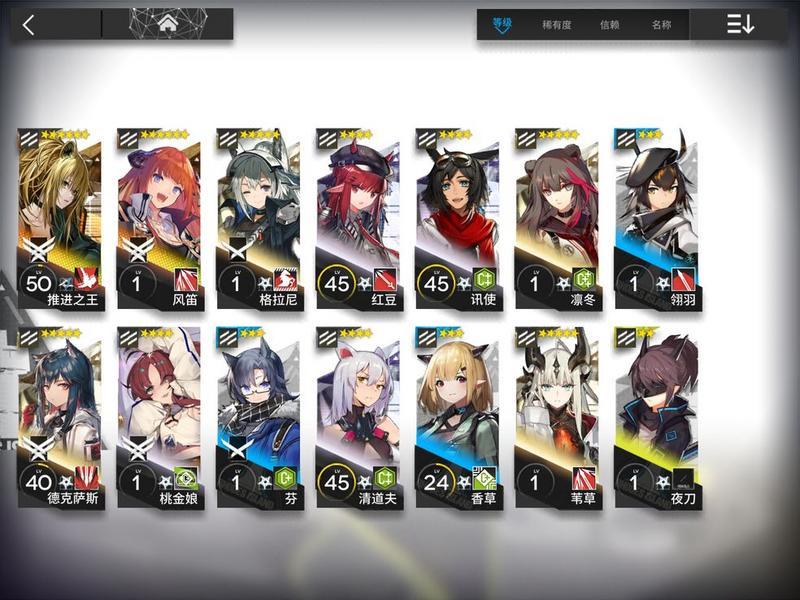Sort operators by 信赖 (trust)
The width and height of the screenshot is (800, 600).
[x=609, y=25]
